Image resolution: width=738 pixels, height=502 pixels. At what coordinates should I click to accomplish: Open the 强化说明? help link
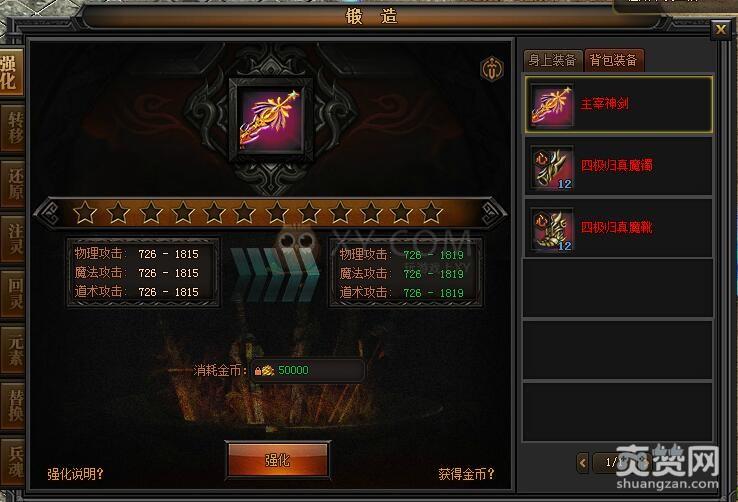(76, 474)
